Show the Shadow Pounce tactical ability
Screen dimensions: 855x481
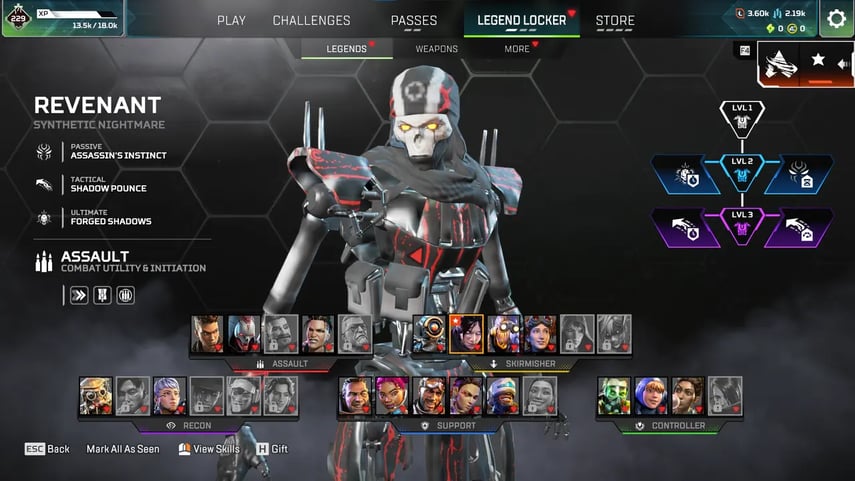coord(108,184)
